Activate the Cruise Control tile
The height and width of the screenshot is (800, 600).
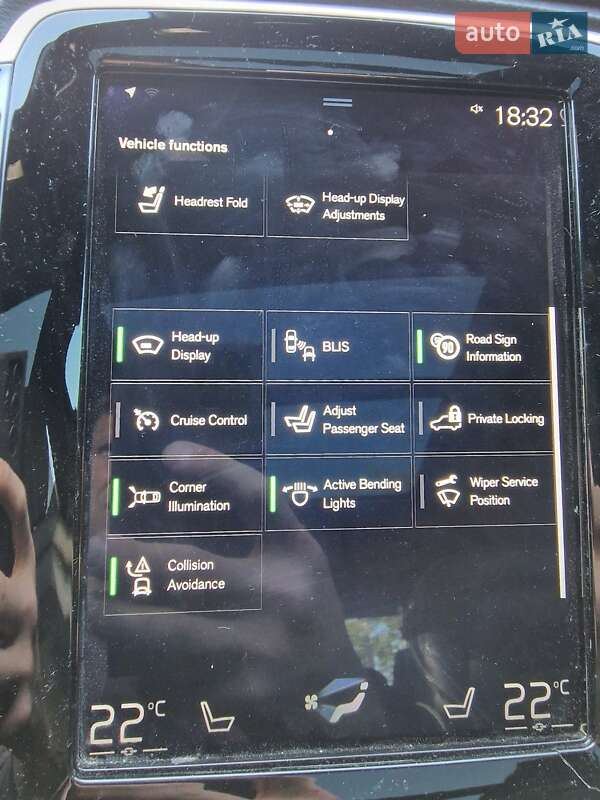pyautogui.click(x=187, y=420)
